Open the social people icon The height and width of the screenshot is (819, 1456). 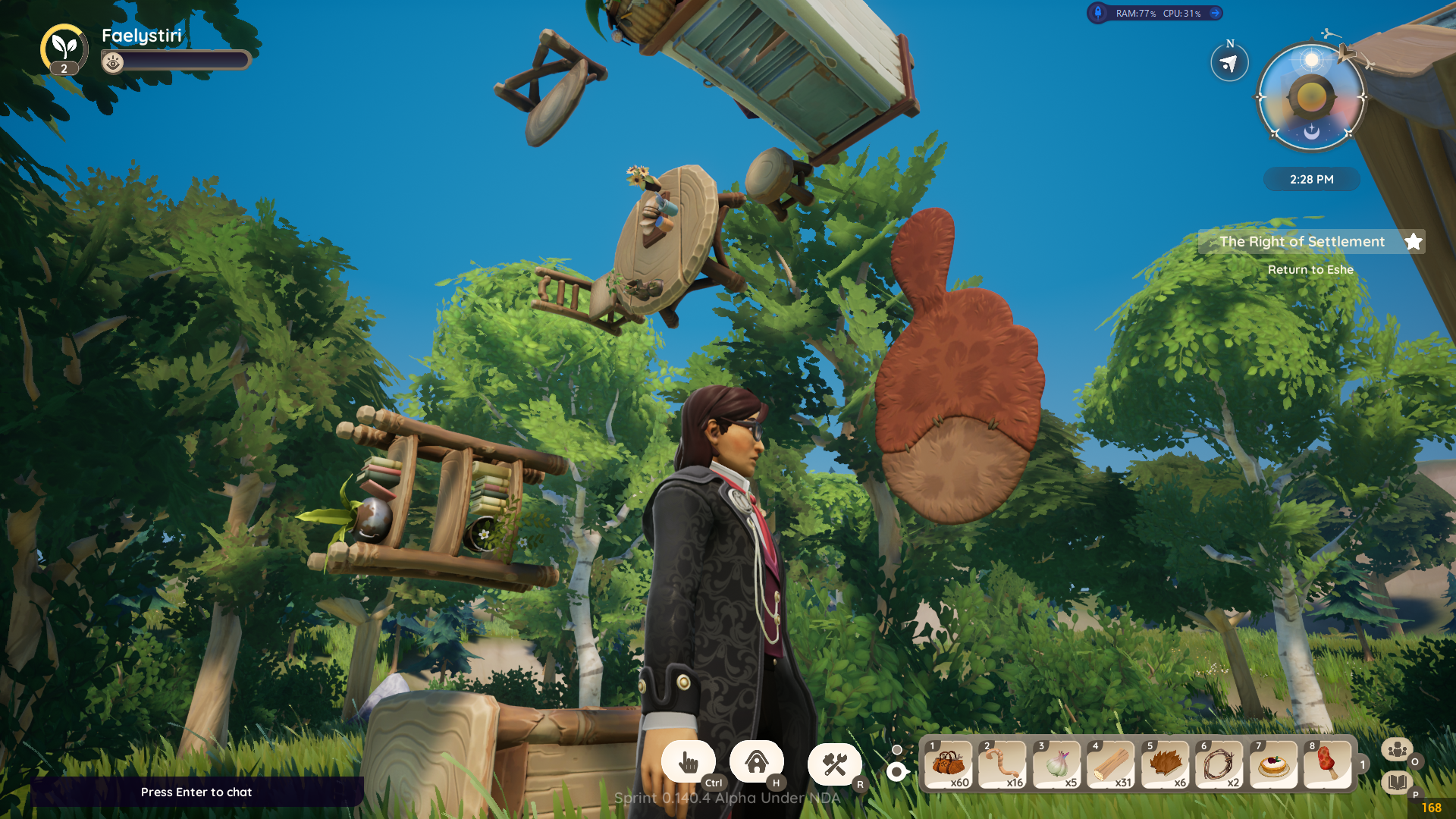(x=1396, y=749)
